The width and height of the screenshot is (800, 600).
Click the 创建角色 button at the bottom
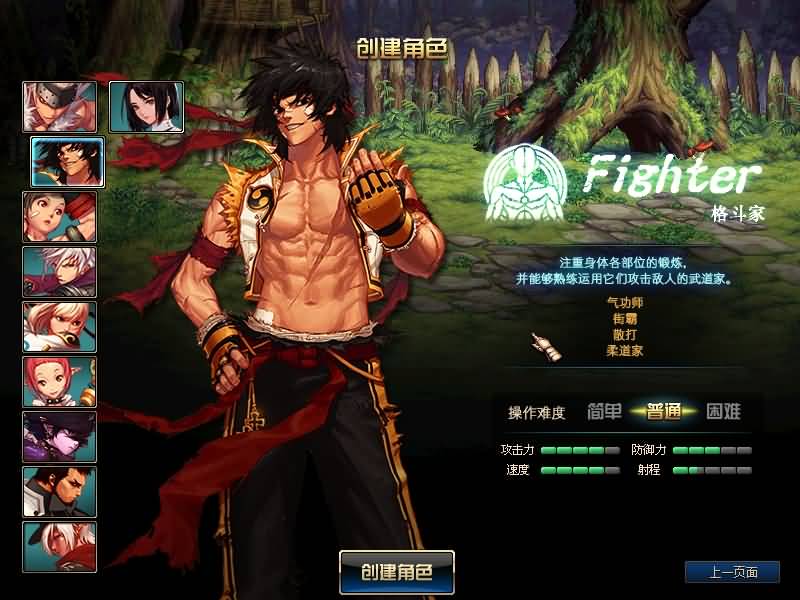click(396, 572)
